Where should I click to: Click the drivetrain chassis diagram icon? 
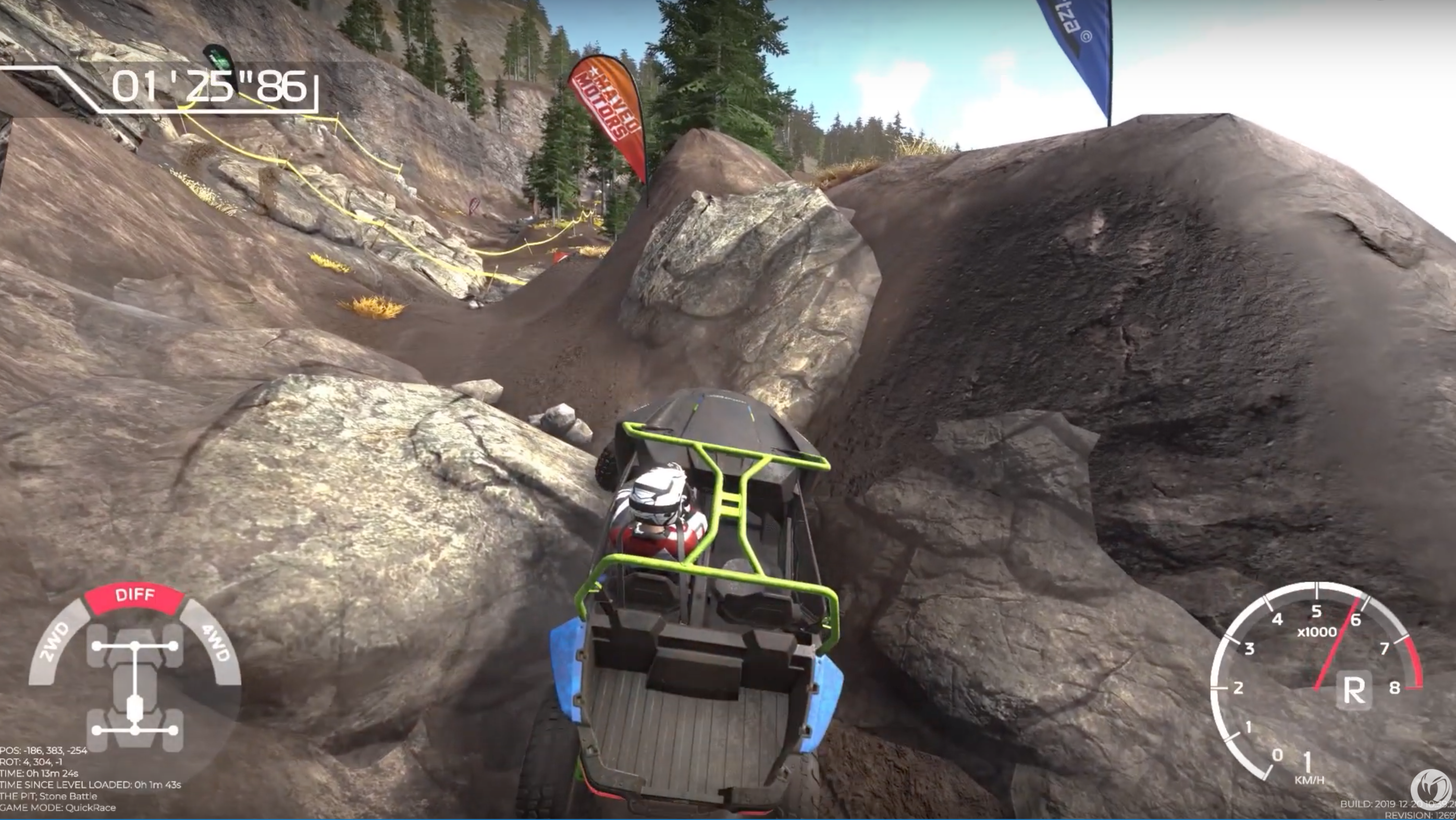coord(135,687)
